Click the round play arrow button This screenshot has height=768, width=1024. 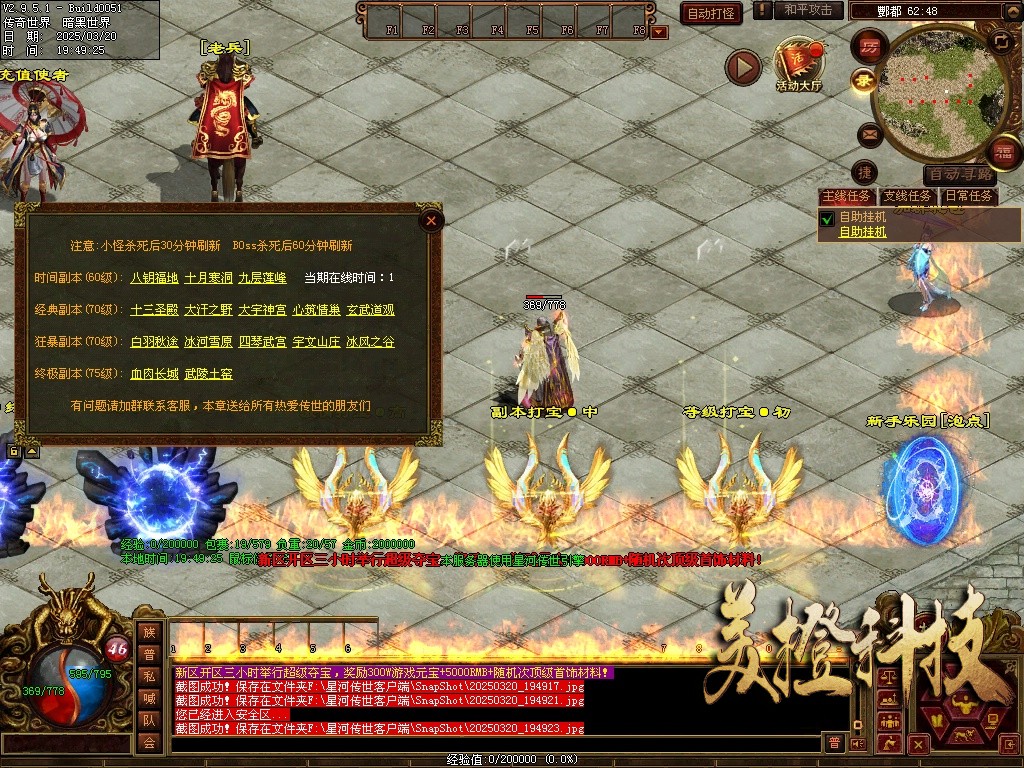pos(743,67)
